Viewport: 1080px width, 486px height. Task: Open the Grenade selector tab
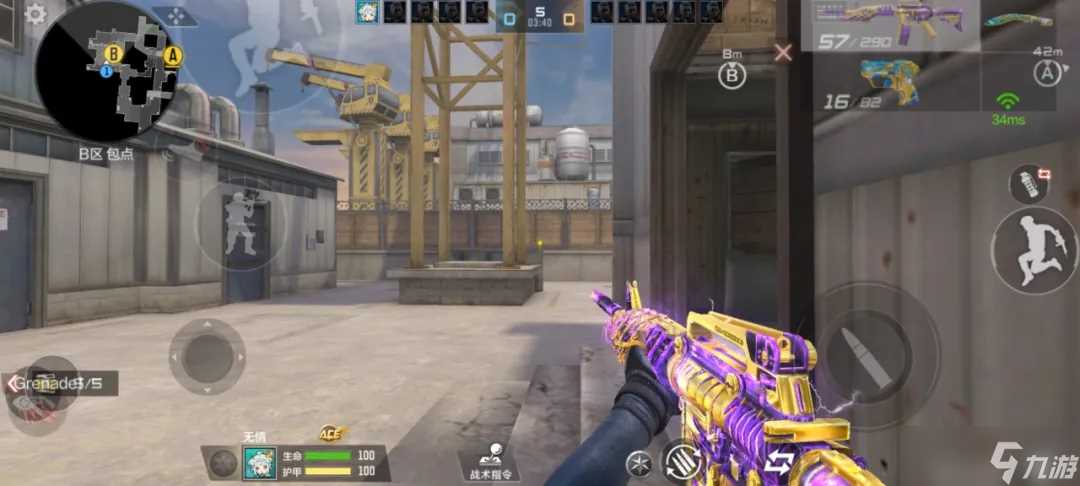(60, 383)
